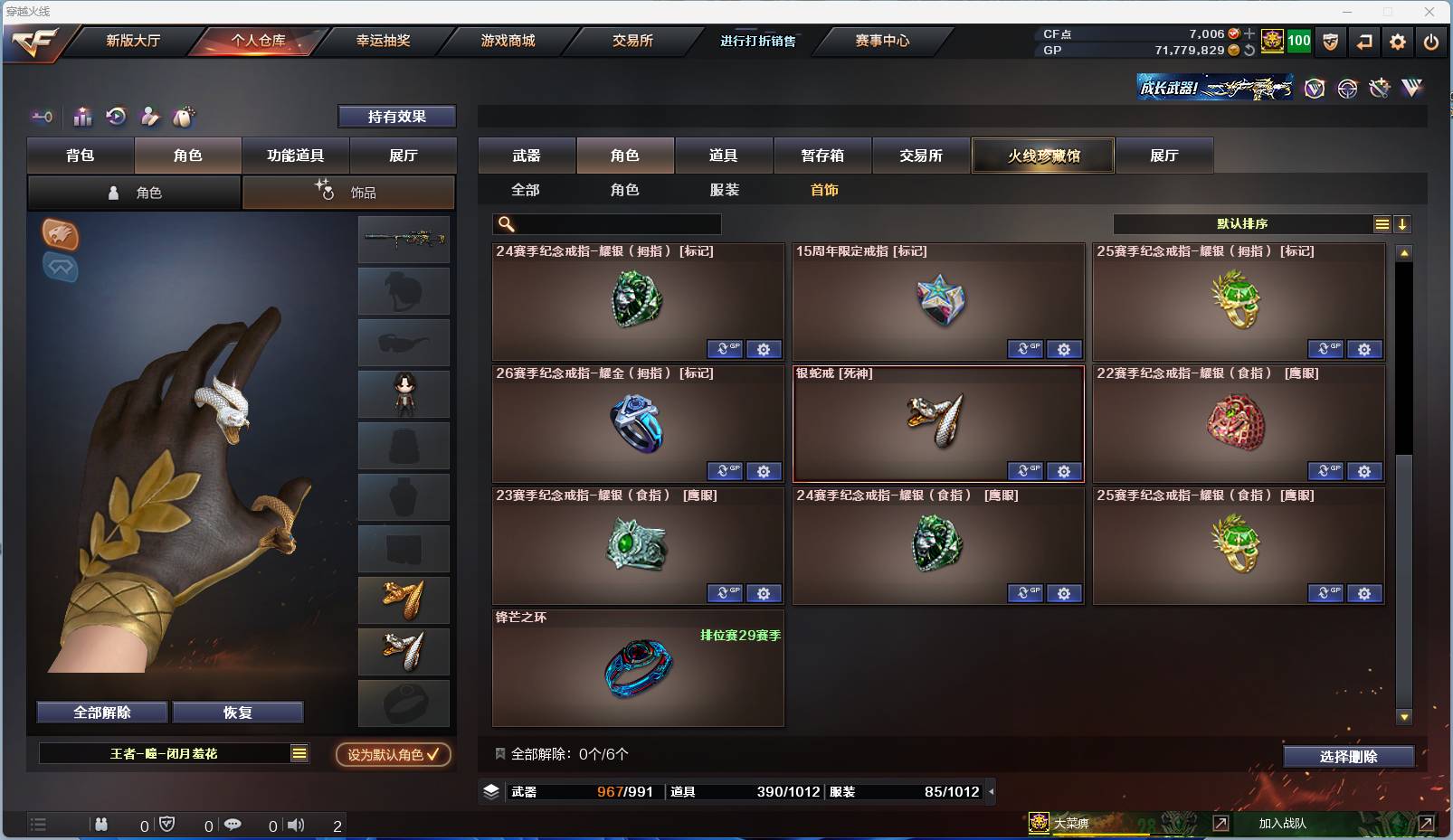Click the 全部解除 button
This screenshot has width=1453, height=840.
pyautogui.click(x=100, y=712)
